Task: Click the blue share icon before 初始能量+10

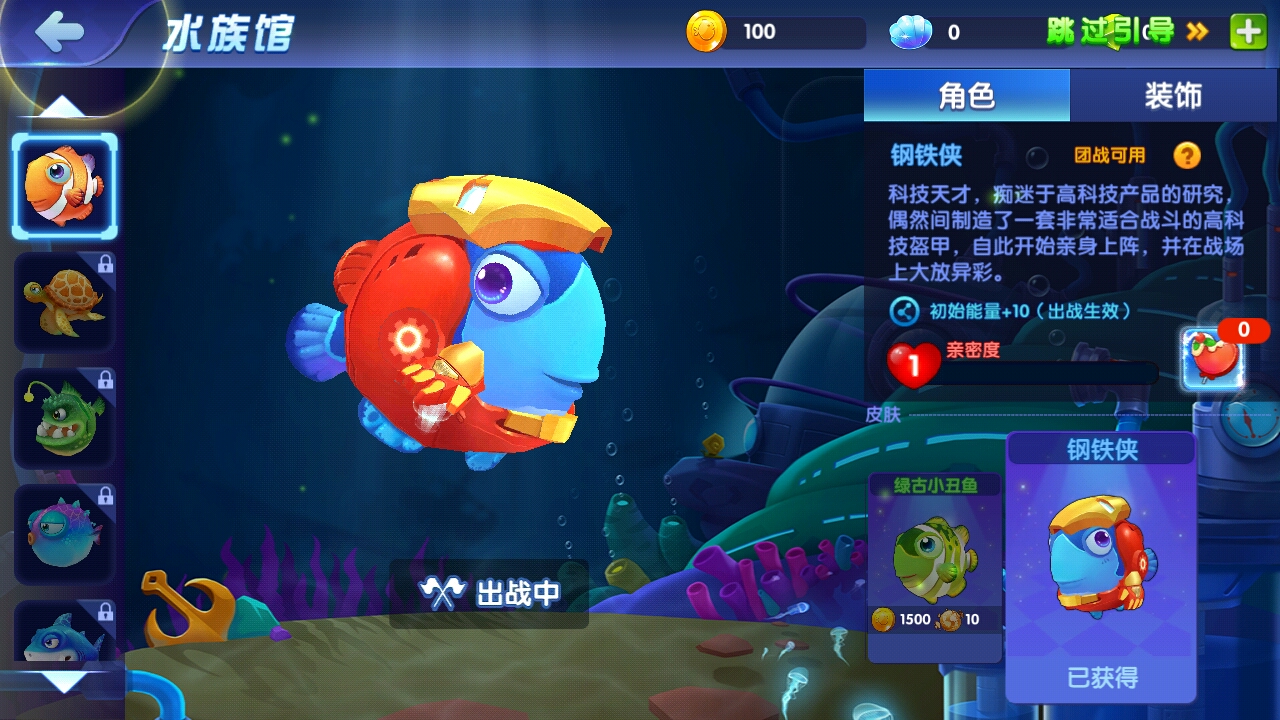Action: tap(905, 312)
